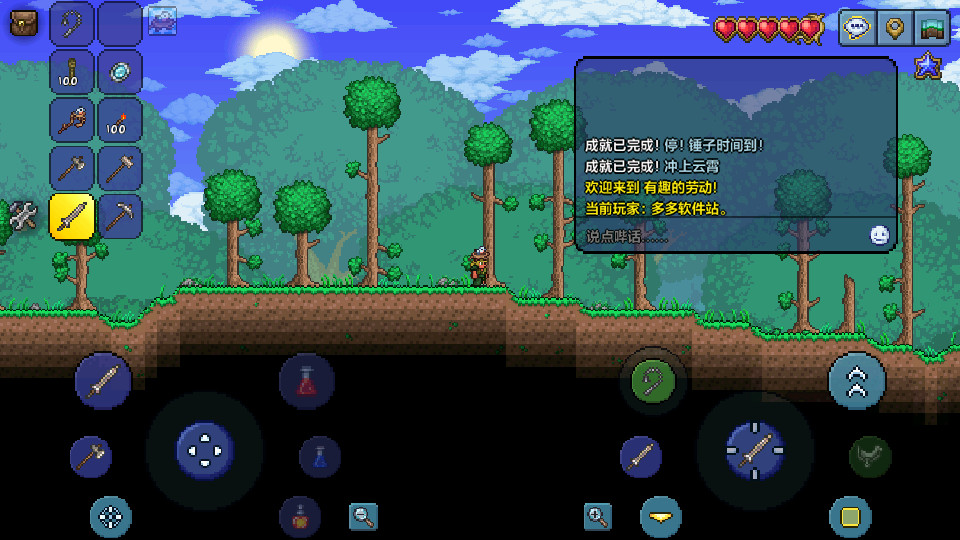This screenshot has height=540, width=960.
Task: Open the chat speech bubble button
Action: [858, 28]
